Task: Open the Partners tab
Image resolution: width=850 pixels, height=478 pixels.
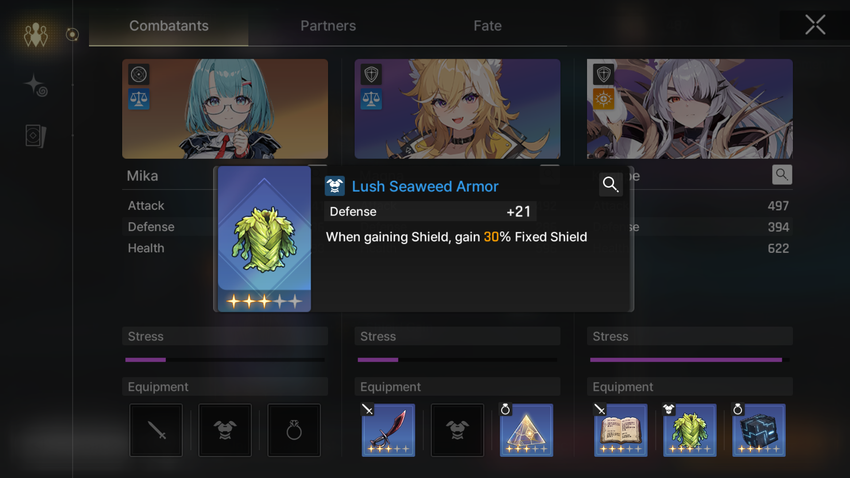Action: (328, 26)
